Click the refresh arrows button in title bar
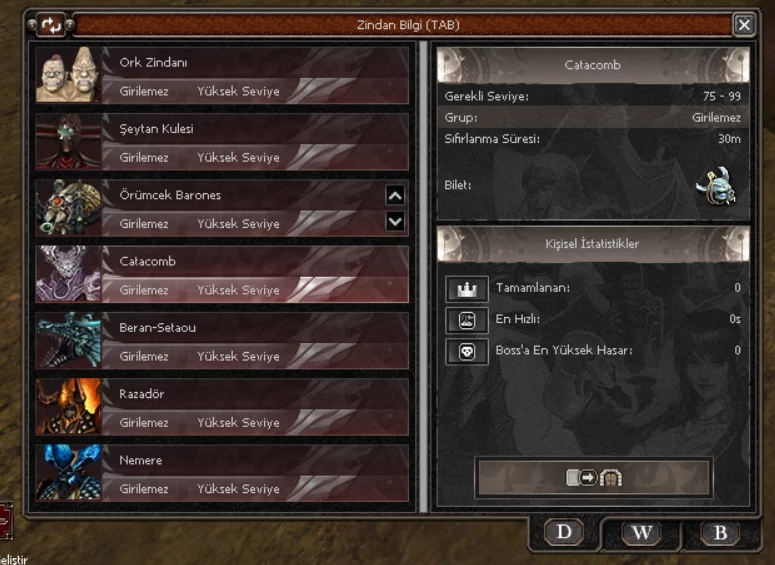 [51, 25]
